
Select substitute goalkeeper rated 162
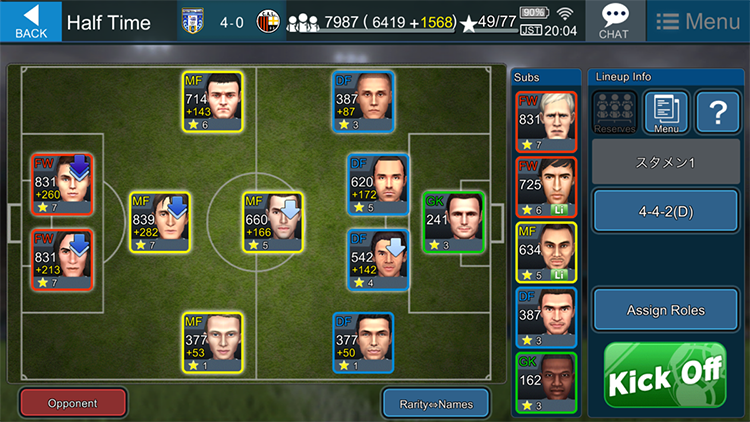545,382
